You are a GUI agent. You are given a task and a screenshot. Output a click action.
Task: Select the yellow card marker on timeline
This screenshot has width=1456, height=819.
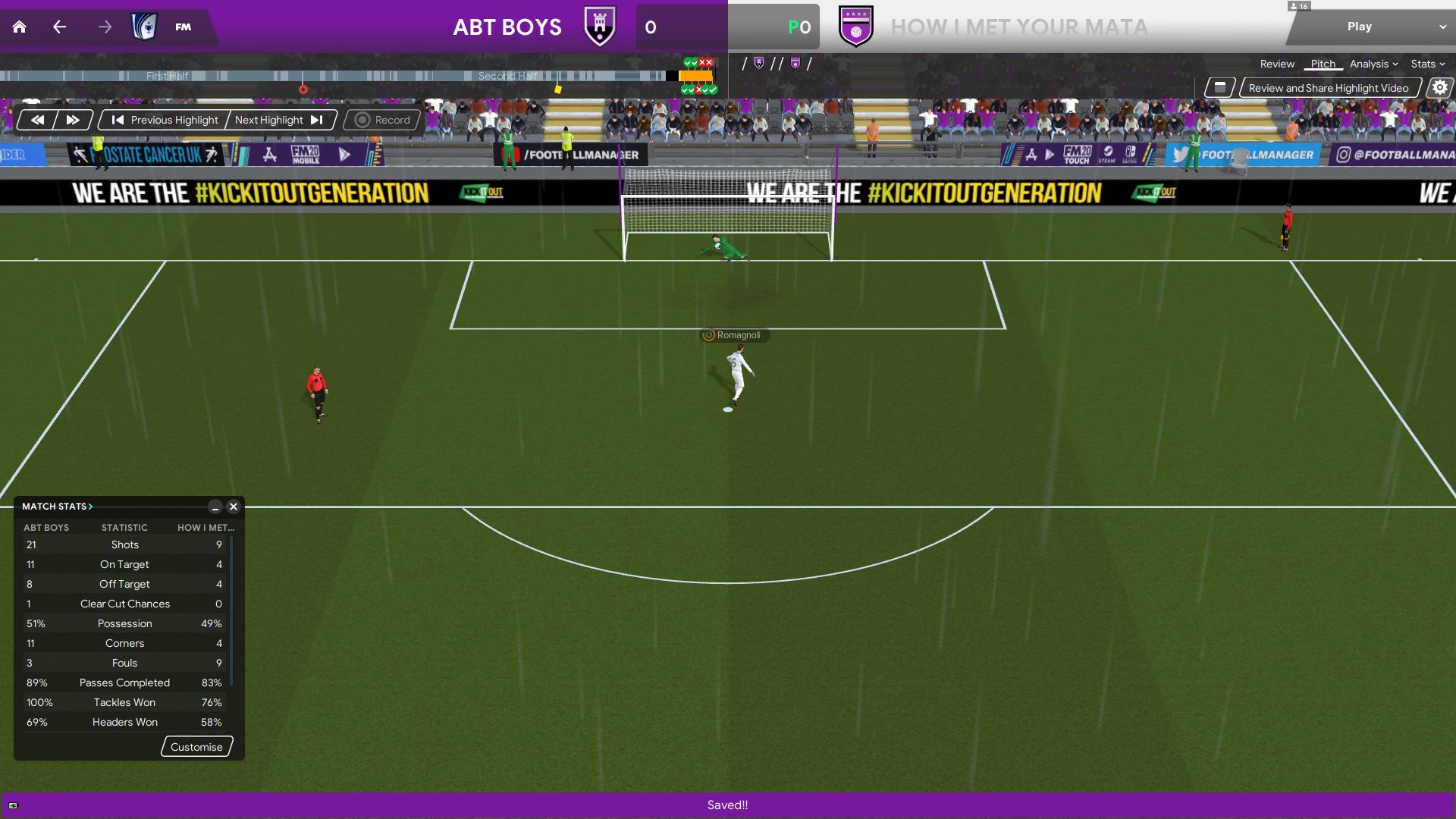558,89
